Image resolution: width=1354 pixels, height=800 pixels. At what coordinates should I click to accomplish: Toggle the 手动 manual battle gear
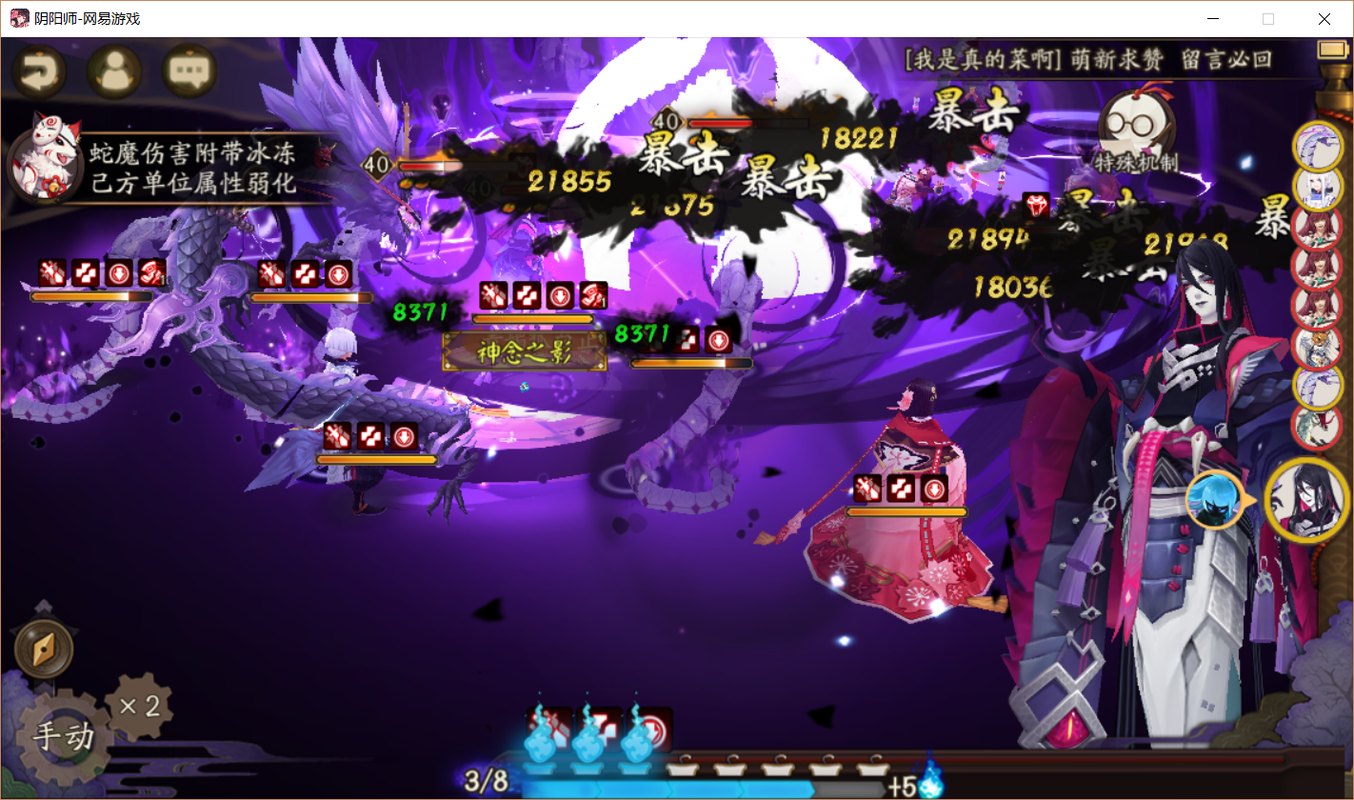coord(63,737)
